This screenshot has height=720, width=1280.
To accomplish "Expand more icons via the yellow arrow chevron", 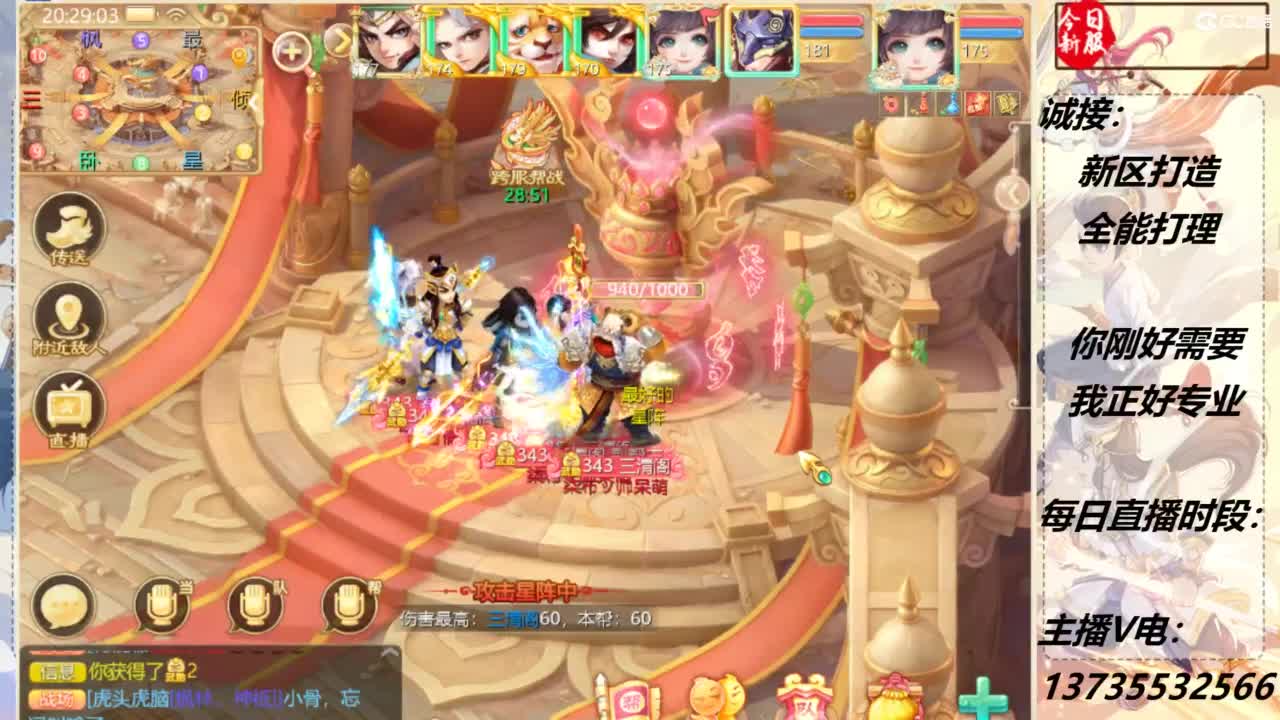I will click(341, 40).
